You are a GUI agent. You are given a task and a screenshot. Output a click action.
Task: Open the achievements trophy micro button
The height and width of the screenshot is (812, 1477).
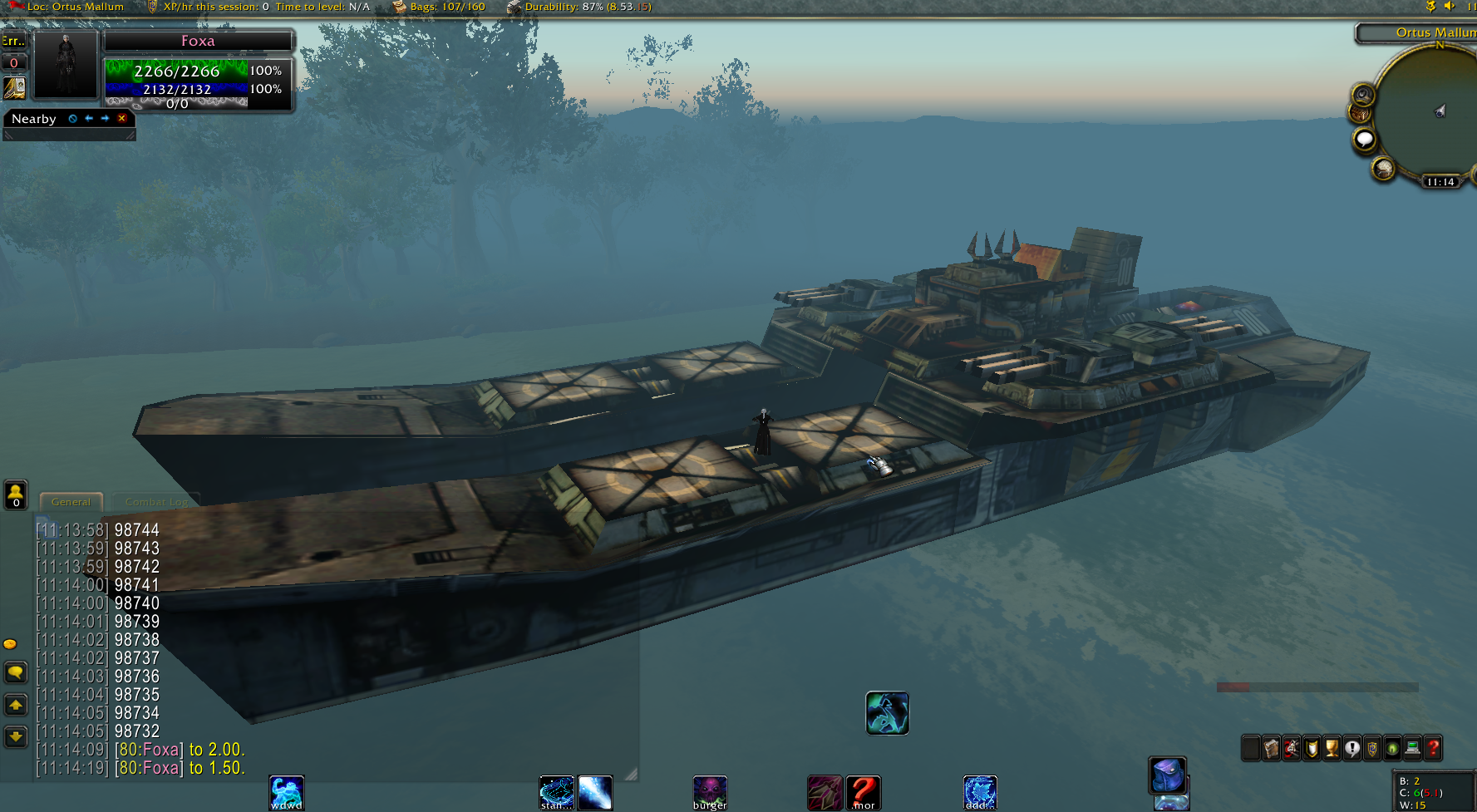(1332, 749)
